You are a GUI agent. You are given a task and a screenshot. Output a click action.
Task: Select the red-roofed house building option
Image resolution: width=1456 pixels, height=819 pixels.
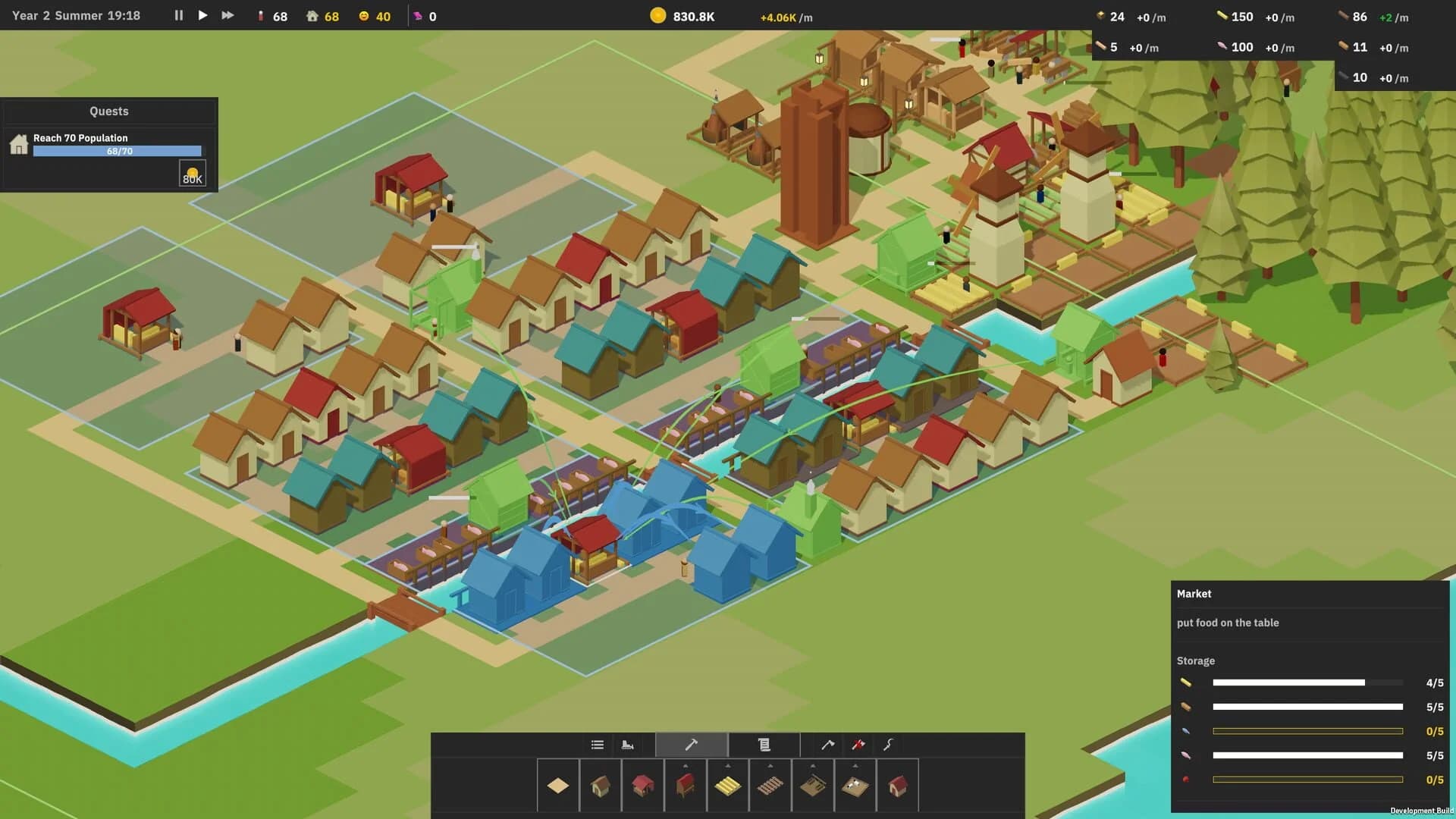coord(643,786)
